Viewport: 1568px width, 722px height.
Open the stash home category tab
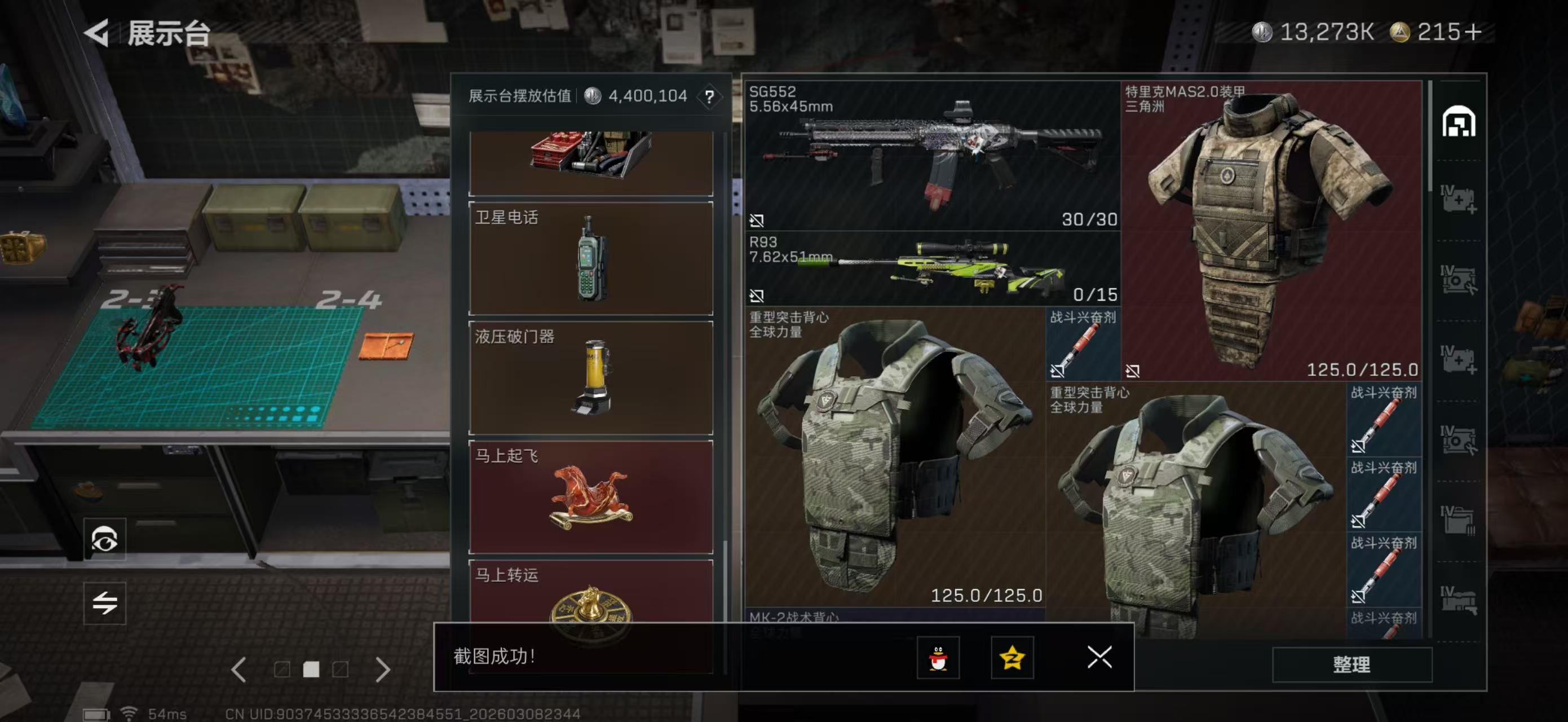point(1459,122)
